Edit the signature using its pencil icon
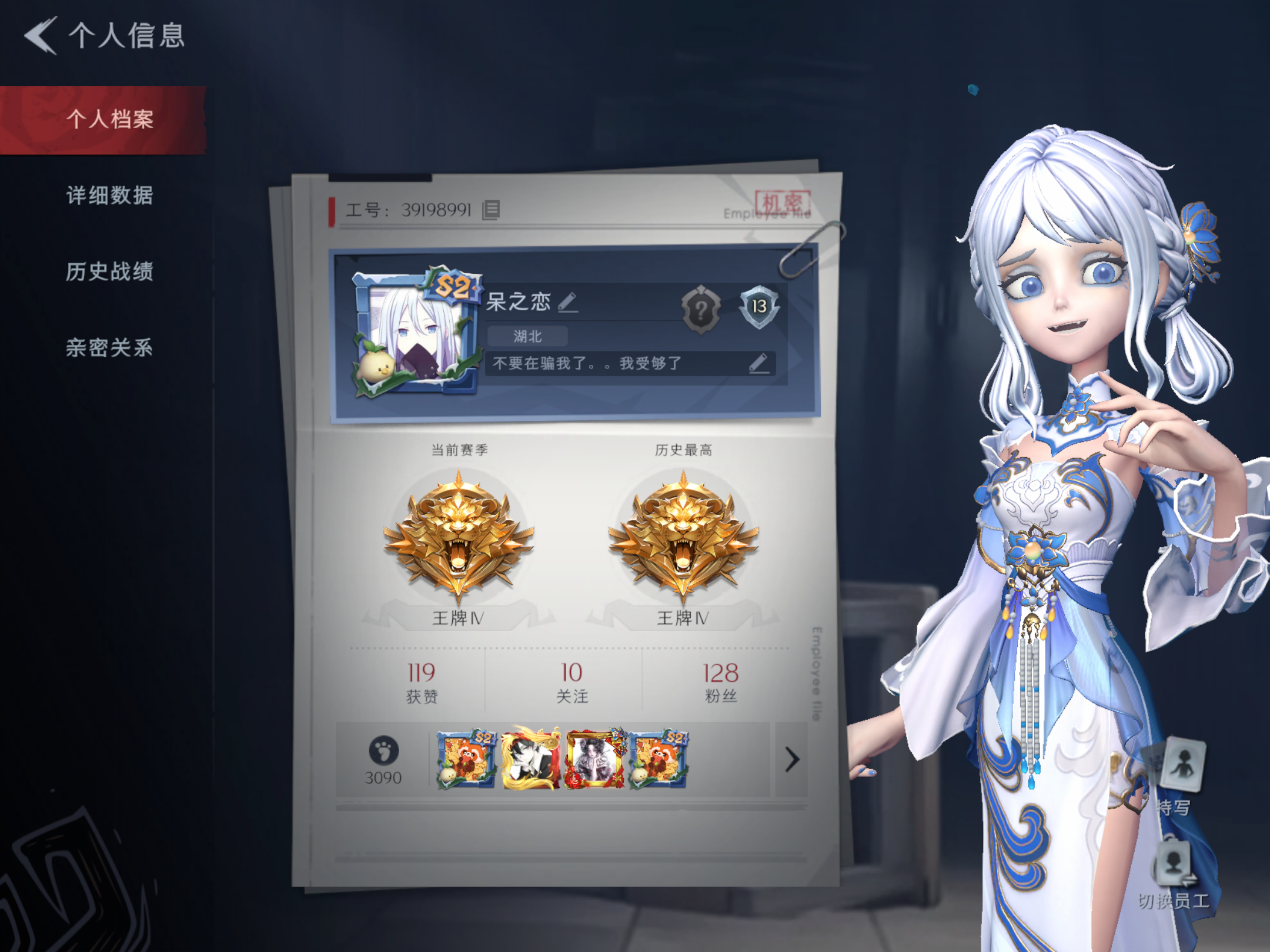 tap(760, 364)
